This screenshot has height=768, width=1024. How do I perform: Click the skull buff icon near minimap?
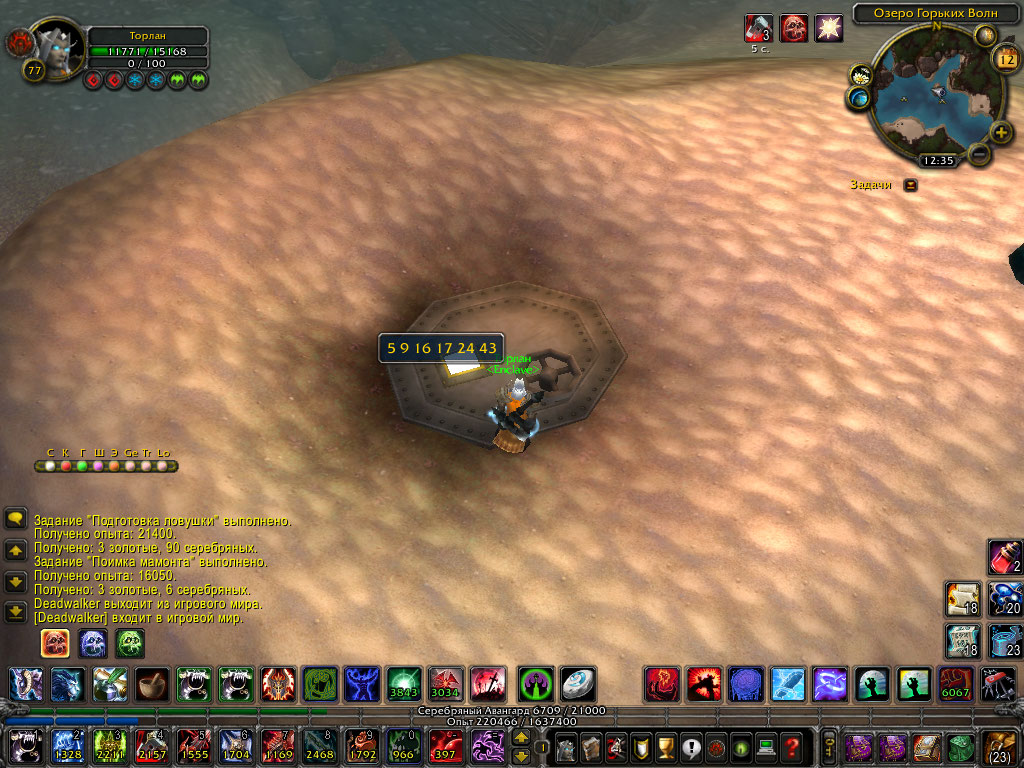pos(794,27)
